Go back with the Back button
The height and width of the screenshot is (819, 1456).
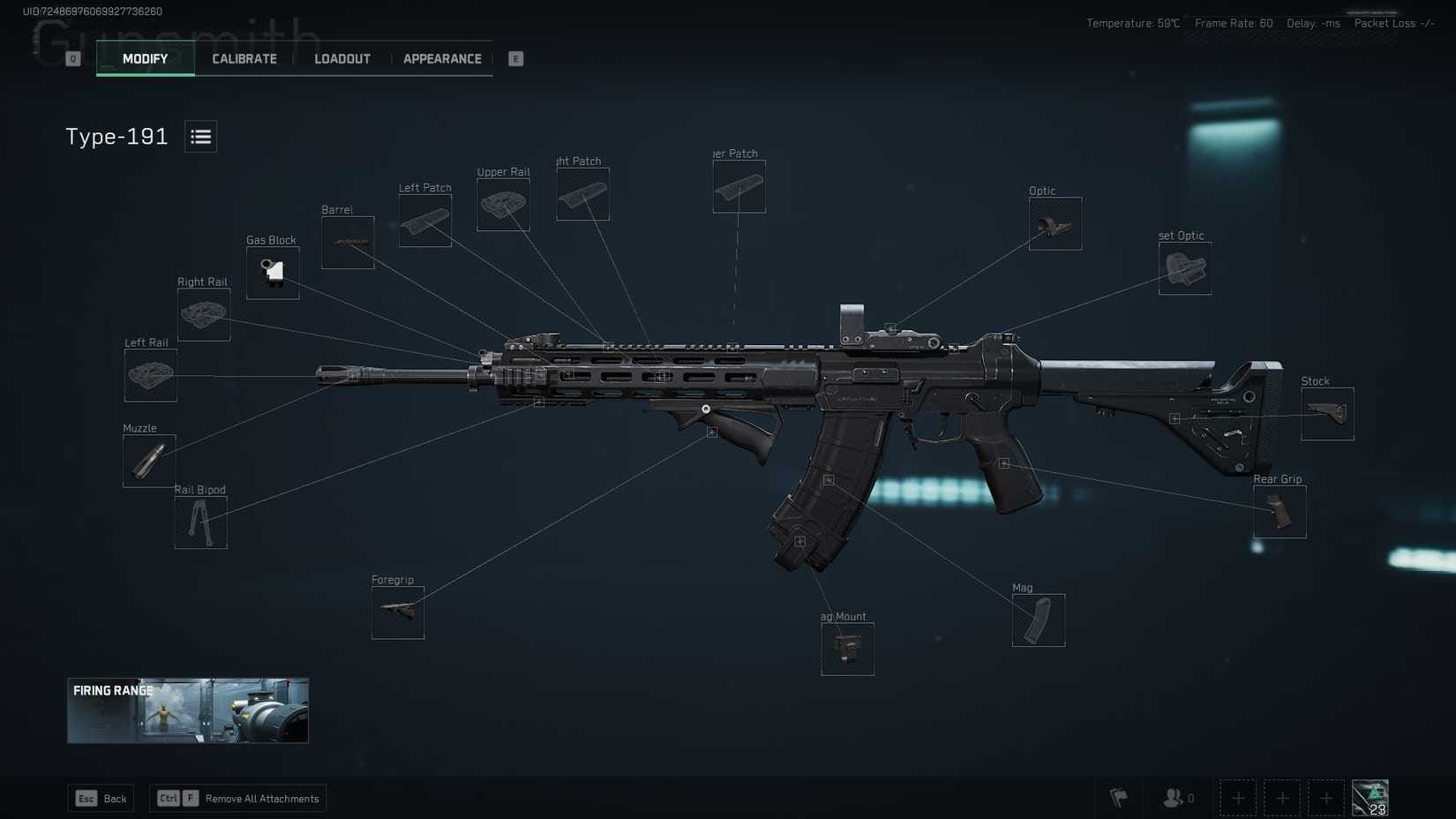point(101,799)
